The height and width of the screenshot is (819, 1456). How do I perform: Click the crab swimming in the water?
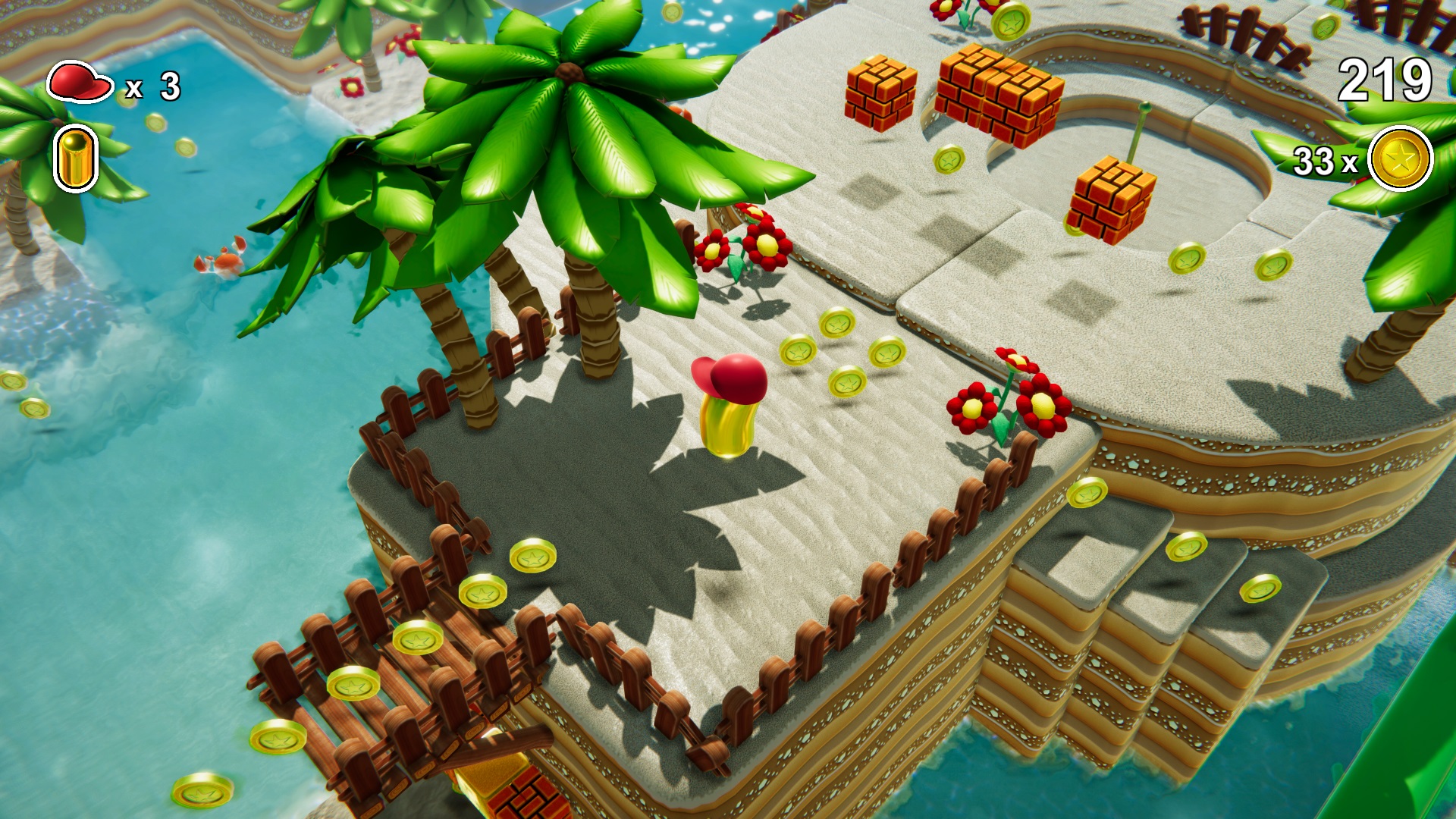[227, 262]
